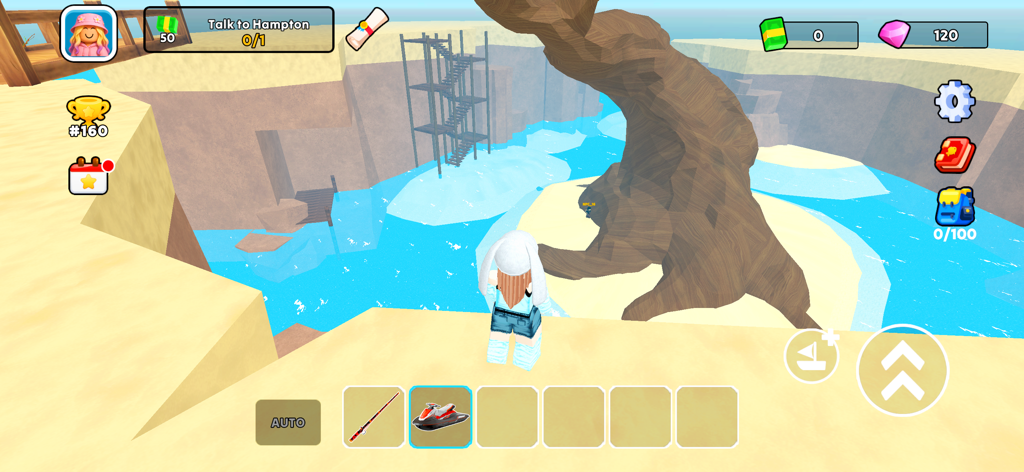This screenshot has width=1024, height=472.
Task: Open the red book journal
Action: pos(954,155)
